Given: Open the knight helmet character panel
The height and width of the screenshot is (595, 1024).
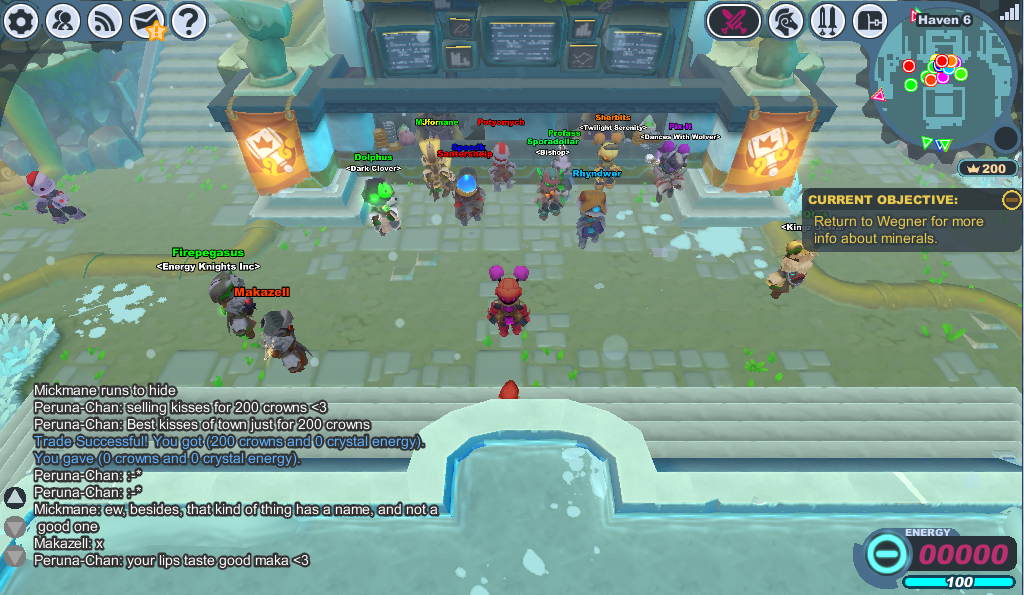Looking at the screenshot, I should click(787, 20).
